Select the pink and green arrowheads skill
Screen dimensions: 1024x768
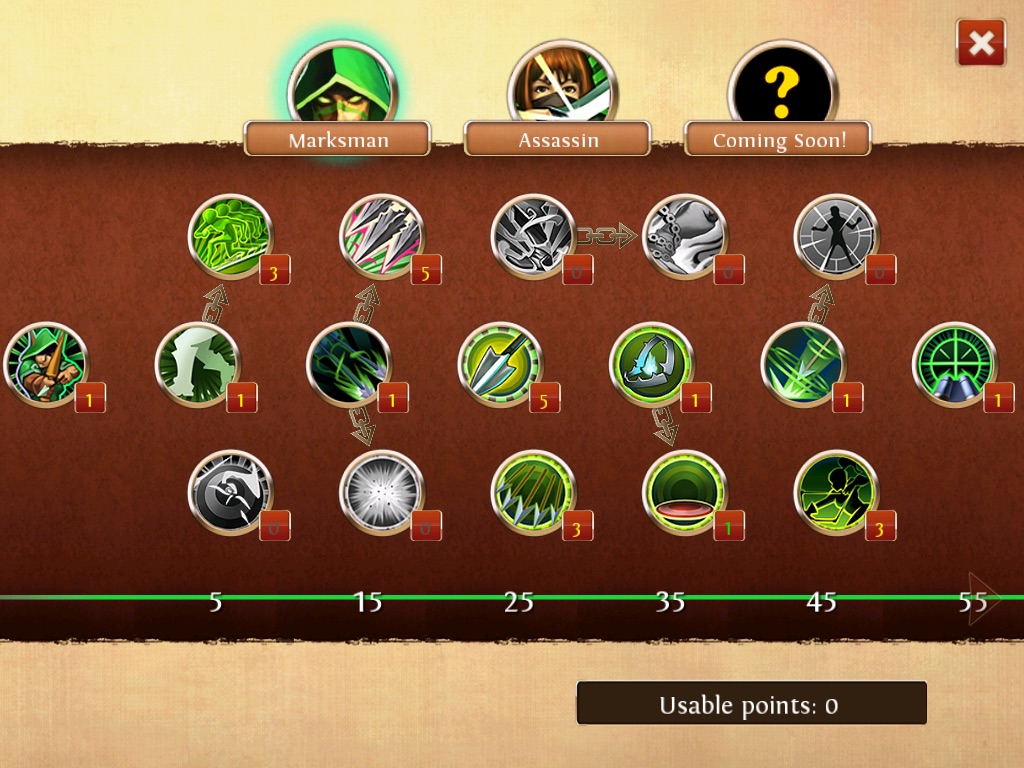(382, 236)
